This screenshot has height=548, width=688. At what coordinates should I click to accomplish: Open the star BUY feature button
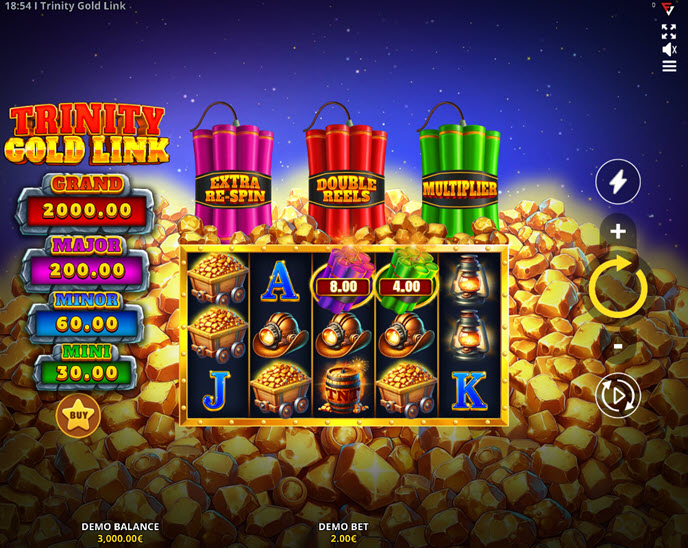click(x=77, y=416)
